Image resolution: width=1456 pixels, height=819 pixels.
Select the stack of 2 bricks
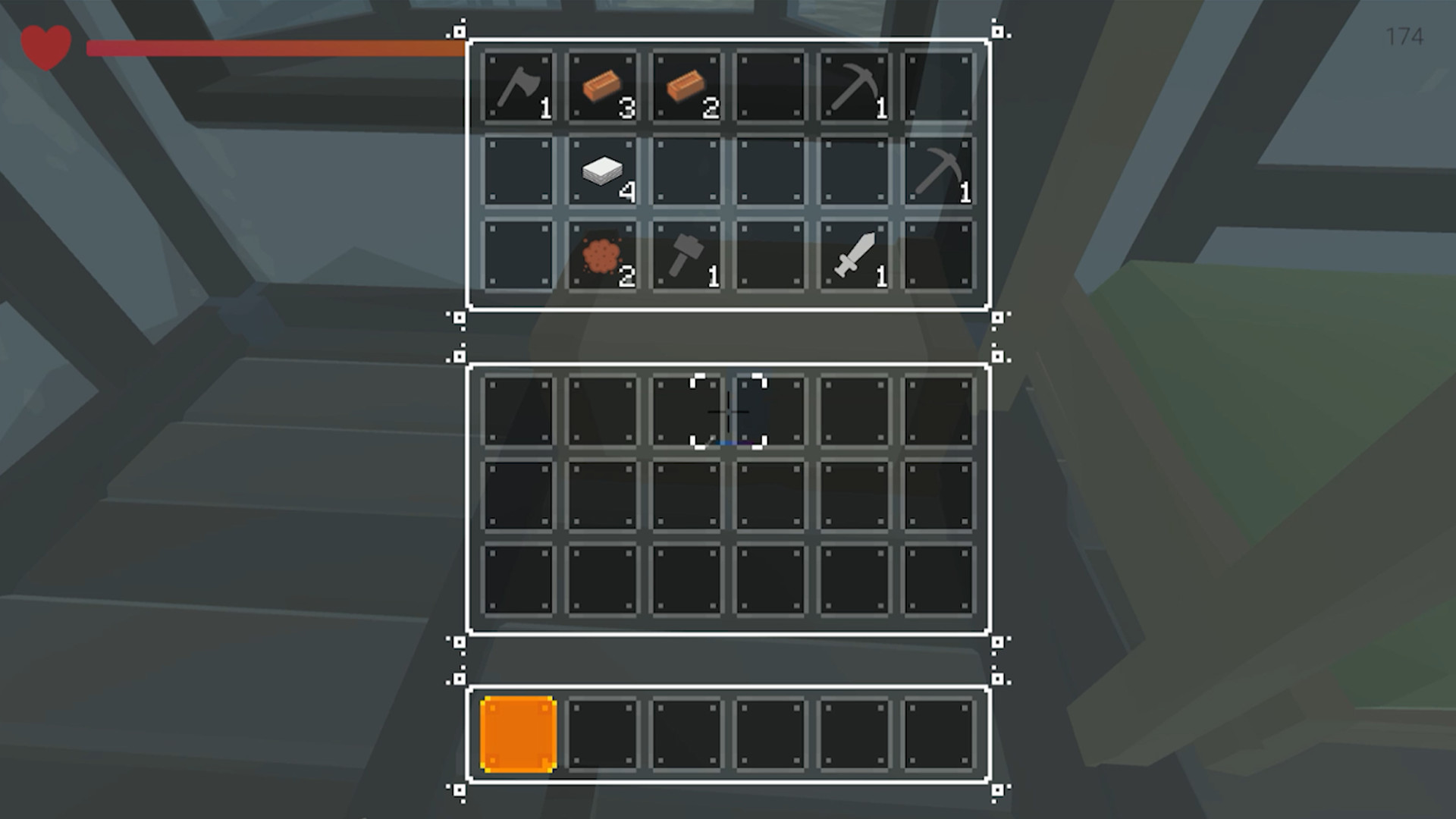[686, 87]
